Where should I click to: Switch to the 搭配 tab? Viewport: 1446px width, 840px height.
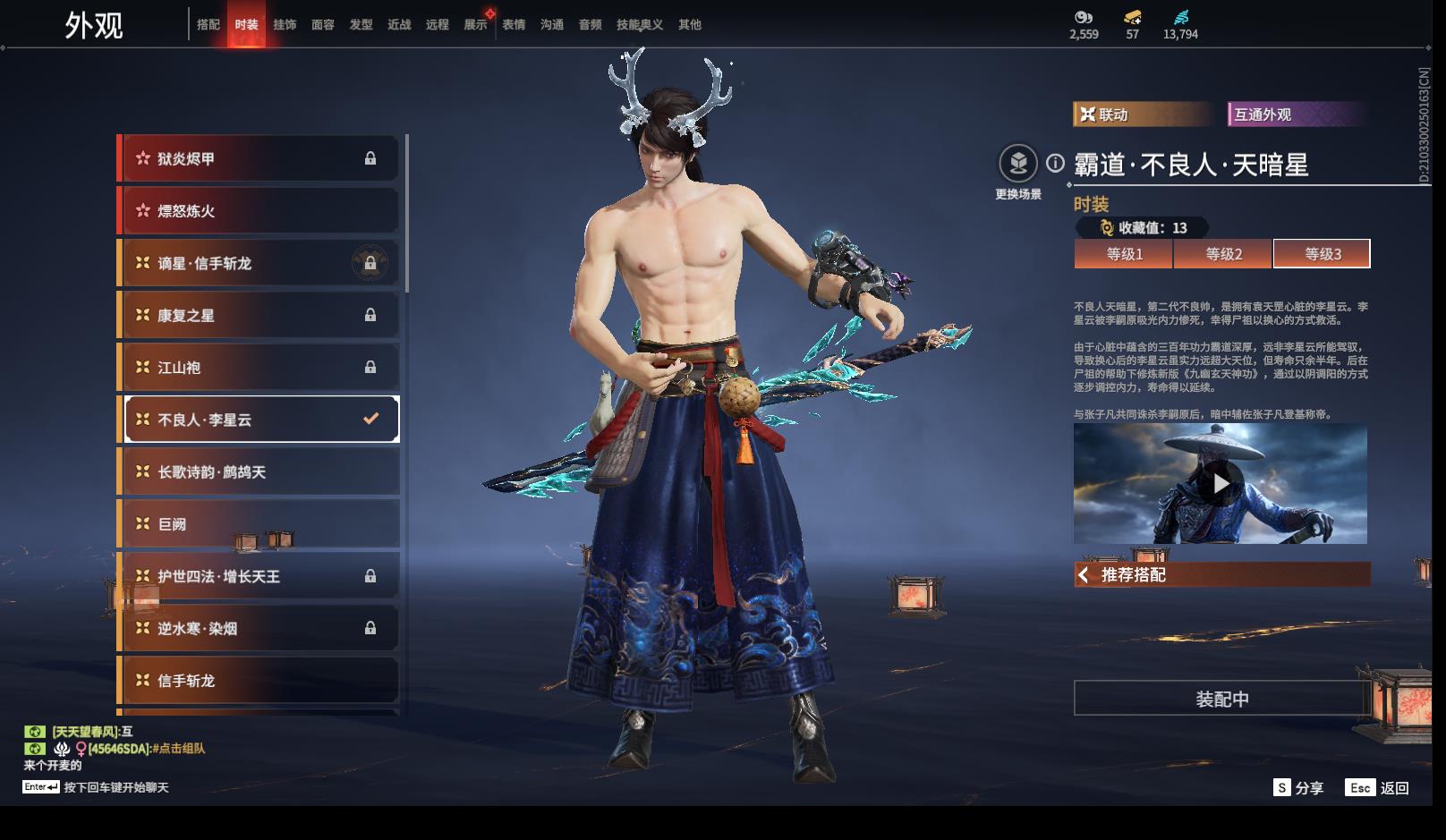pyautogui.click(x=208, y=25)
